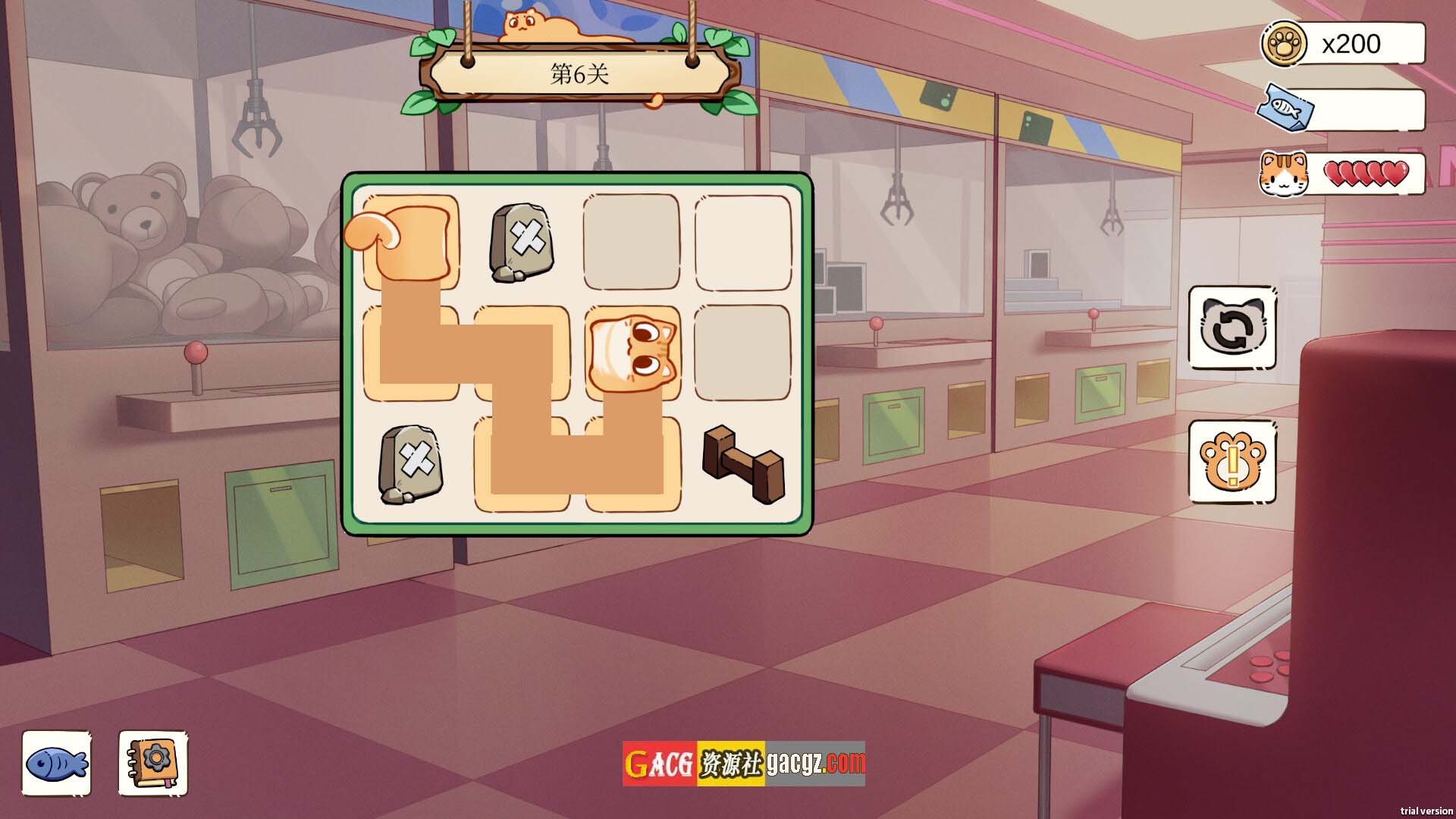Open the paw hint button
This screenshot has height=819, width=1456.
[1232, 462]
